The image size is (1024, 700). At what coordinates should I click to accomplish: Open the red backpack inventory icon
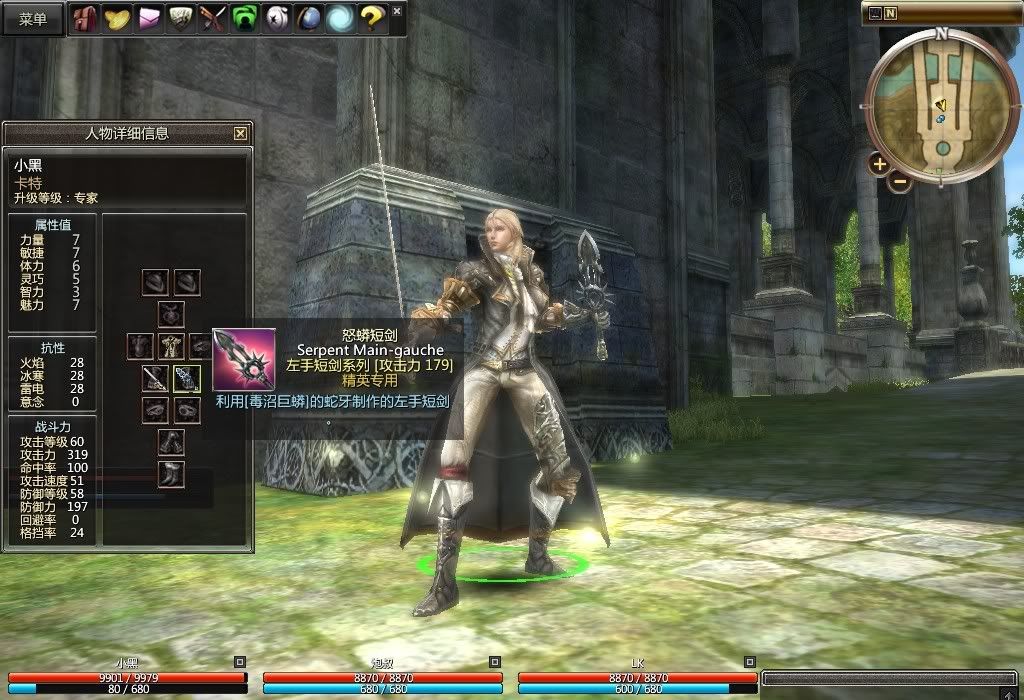pyautogui.click(x=82, y=18)
